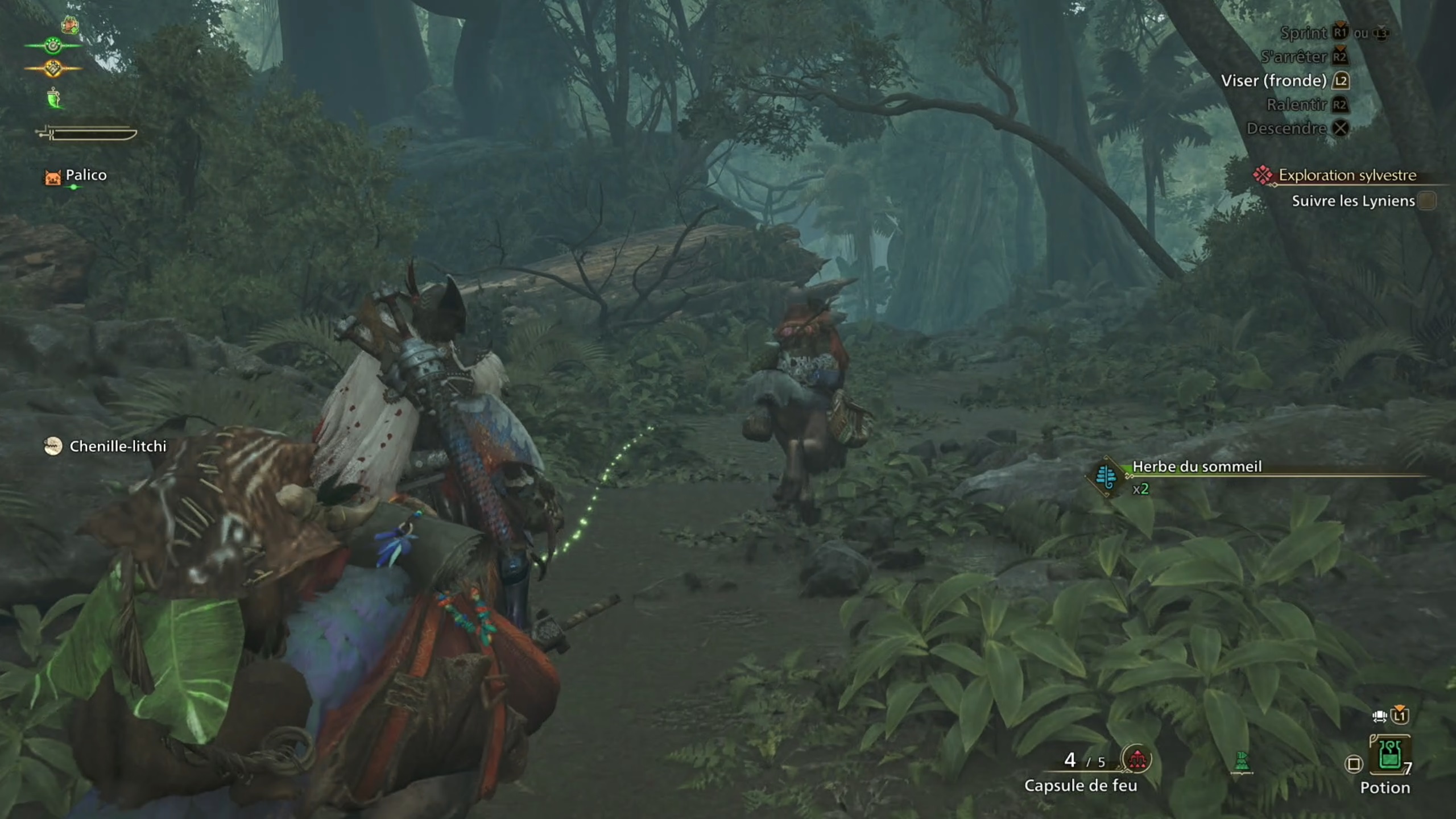
Task: Click the green Palico skill medallion icon
Action: (x=53, y=45)
